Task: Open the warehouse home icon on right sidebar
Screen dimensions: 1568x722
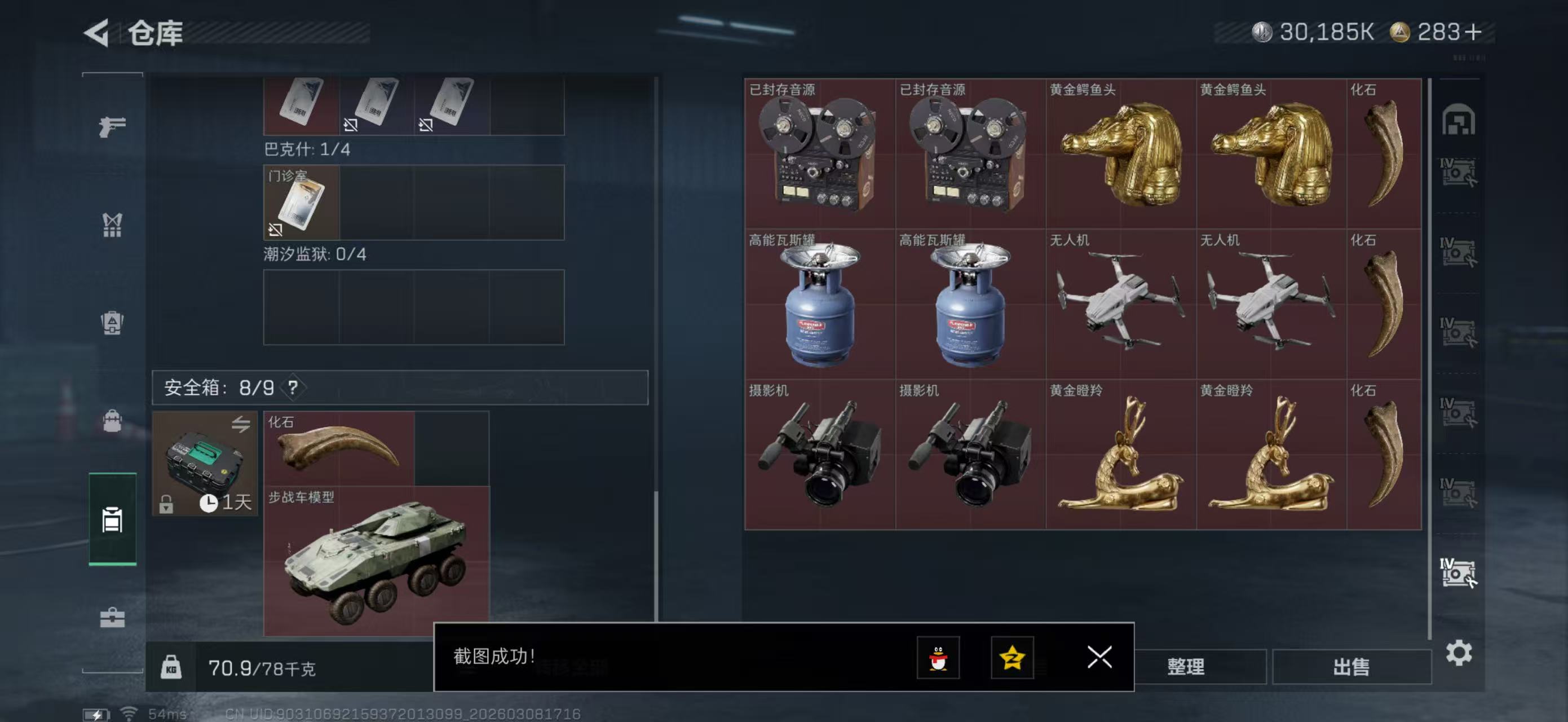Action: 1458,120
